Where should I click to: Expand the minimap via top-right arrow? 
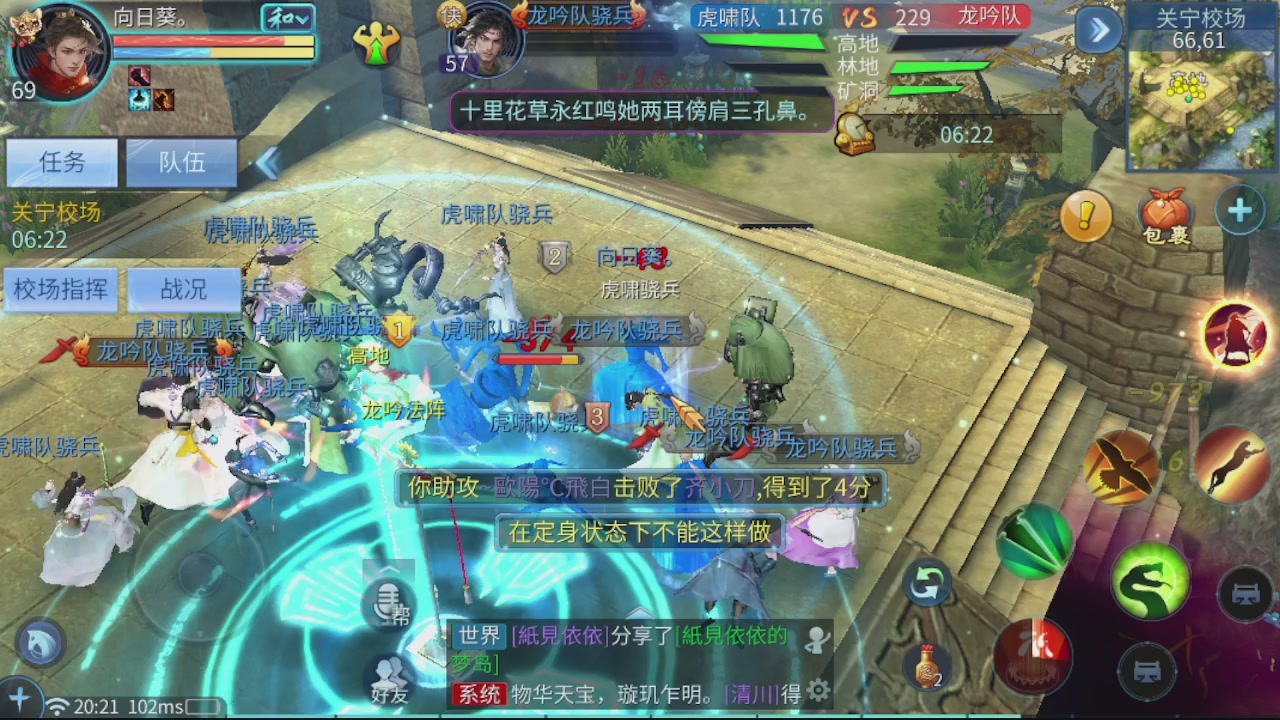pos(1098,31)
